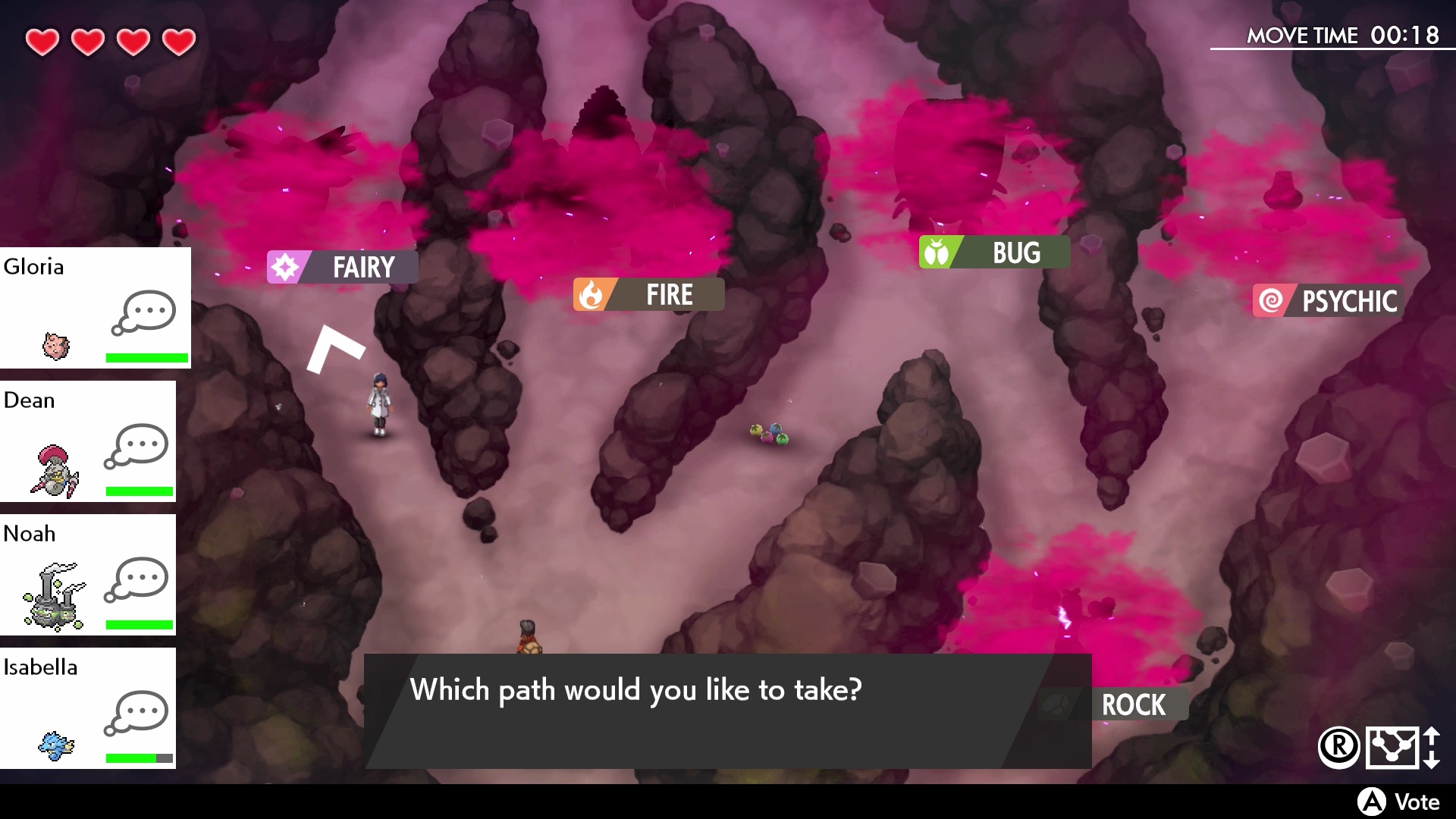
Task: Select Gloria's player card
Action: click(x=95, y=306)
